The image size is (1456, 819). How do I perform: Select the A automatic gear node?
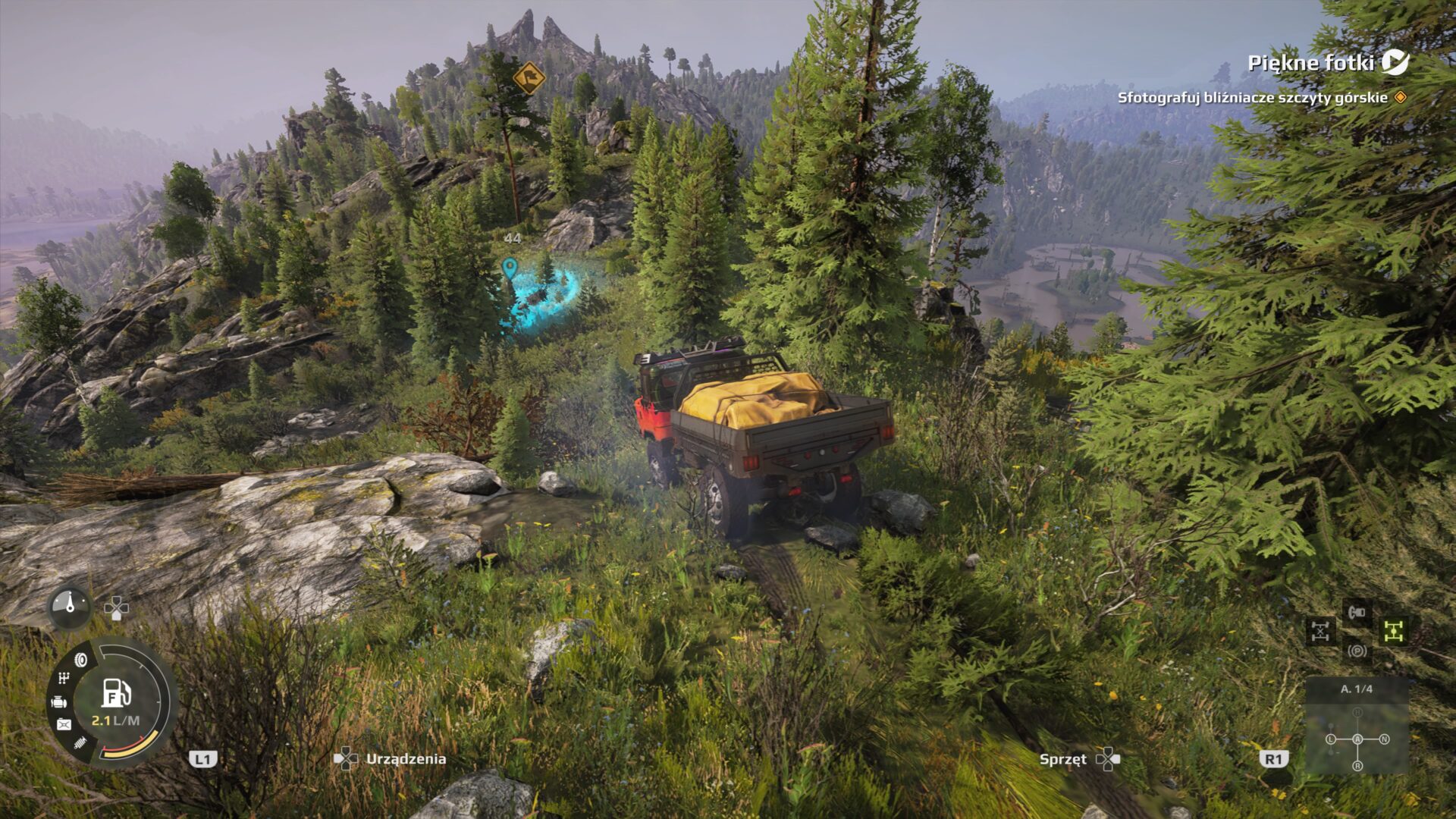1357,739
